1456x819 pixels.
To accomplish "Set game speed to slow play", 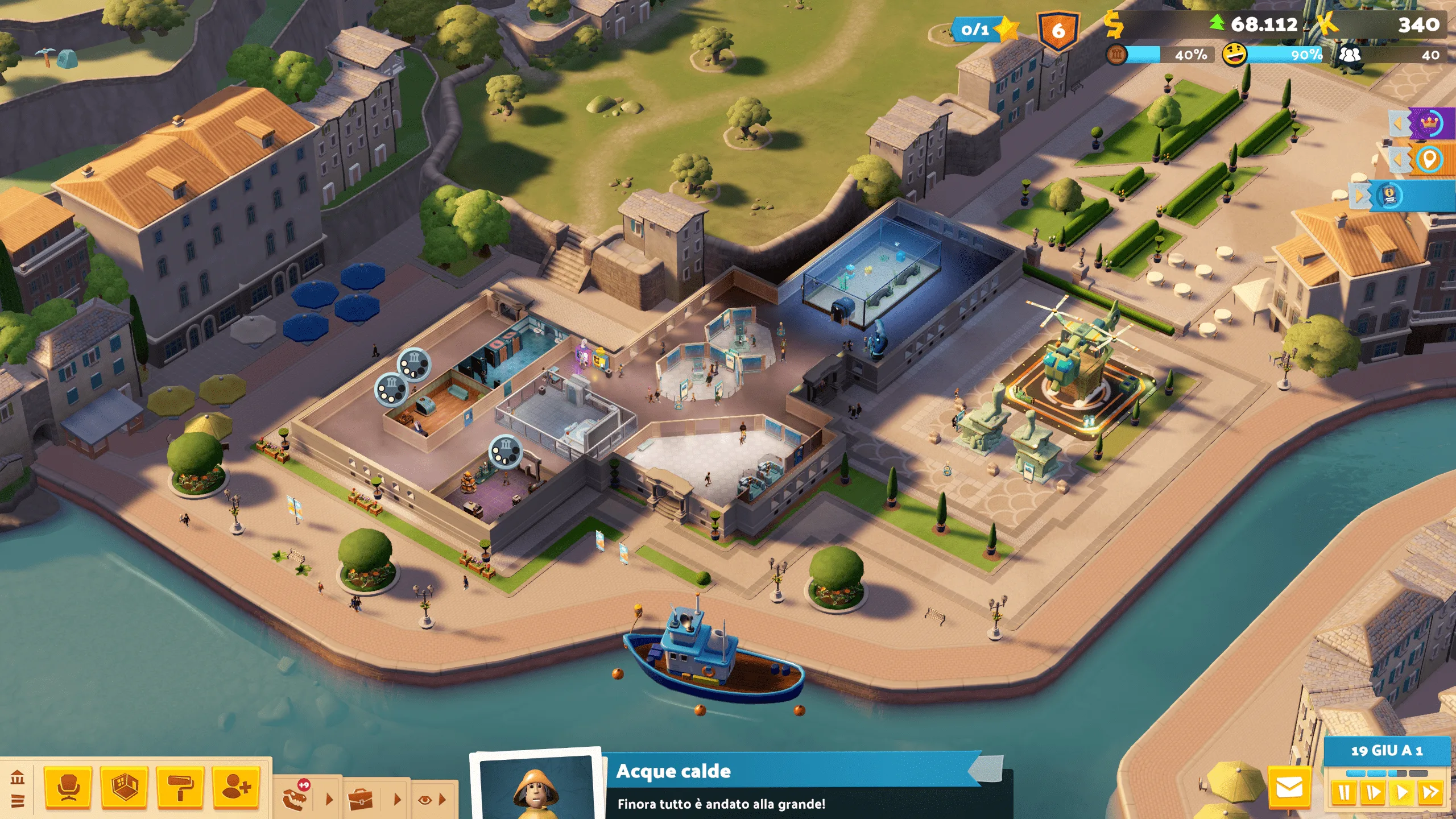I will [1373, 792].
